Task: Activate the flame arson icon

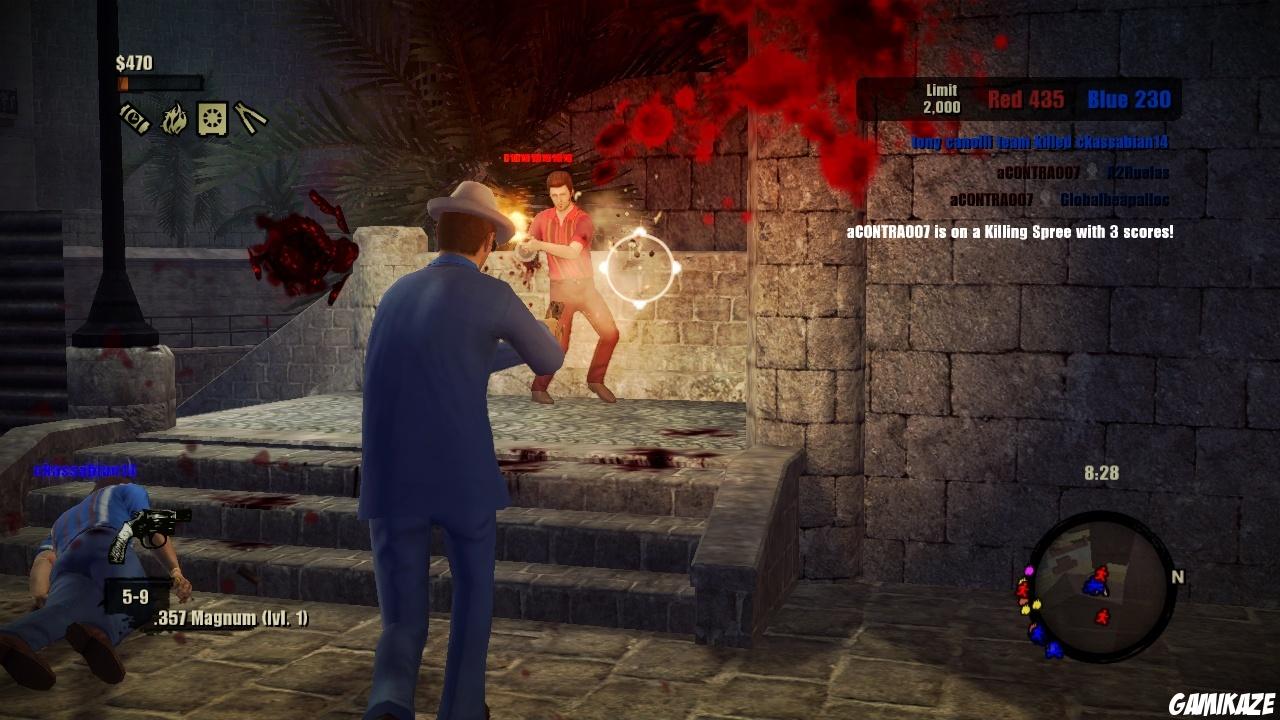Action: coord(174,117)
